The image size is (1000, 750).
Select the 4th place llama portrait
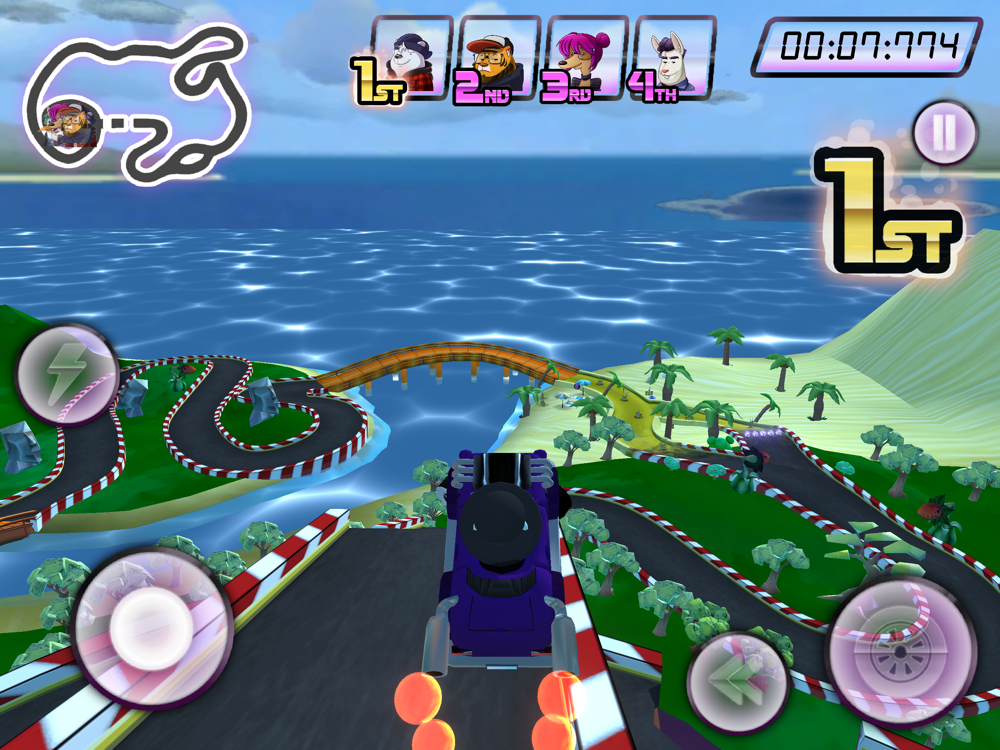pyautogui.click(x=675, y=58)
